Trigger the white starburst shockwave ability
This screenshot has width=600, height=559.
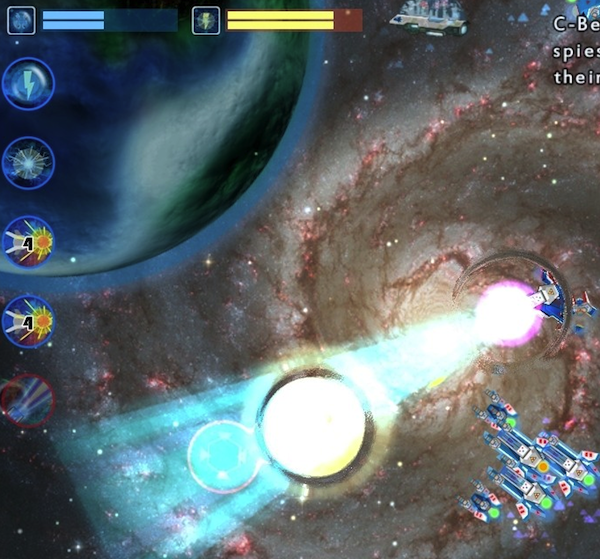[x=28, y=162]
